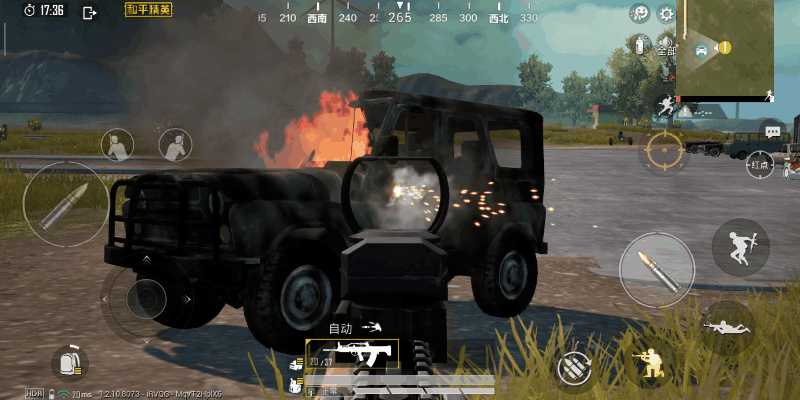Viewport: 800px width, 400px height.
Task: Fire using the left bullet button
Action: point(66,204)
